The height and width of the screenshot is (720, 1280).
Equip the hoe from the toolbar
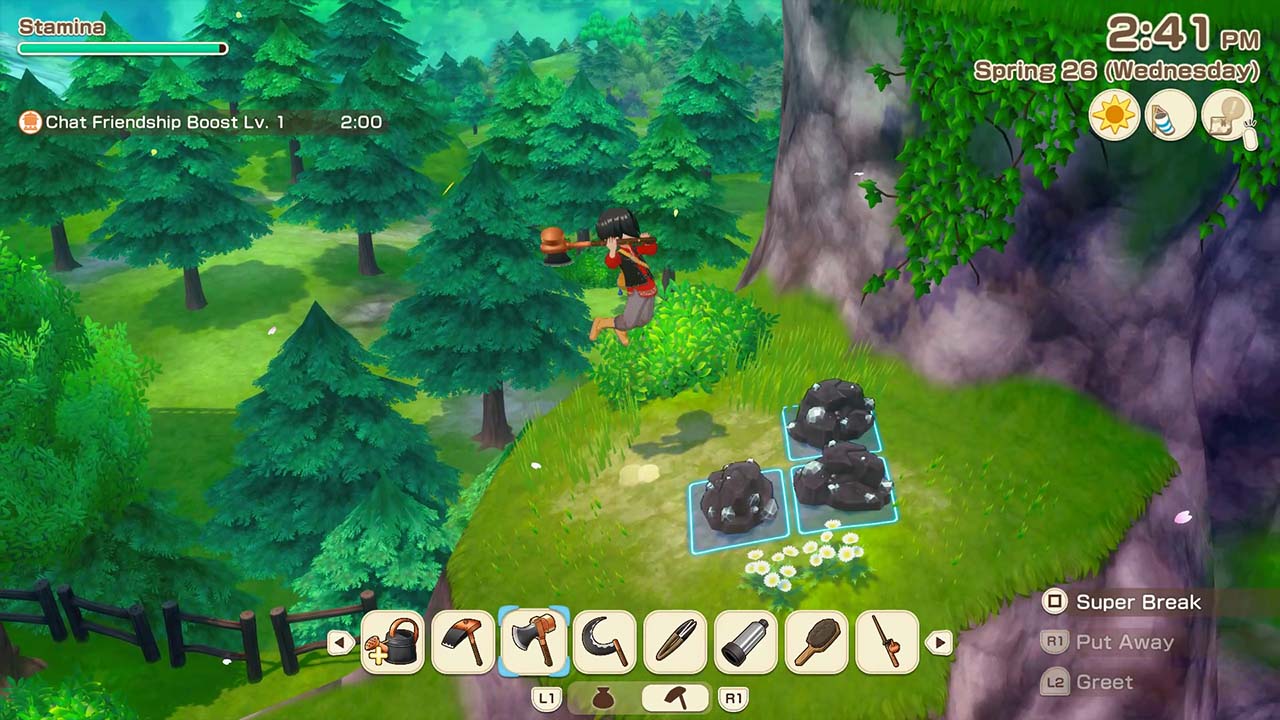click(463, 641)
